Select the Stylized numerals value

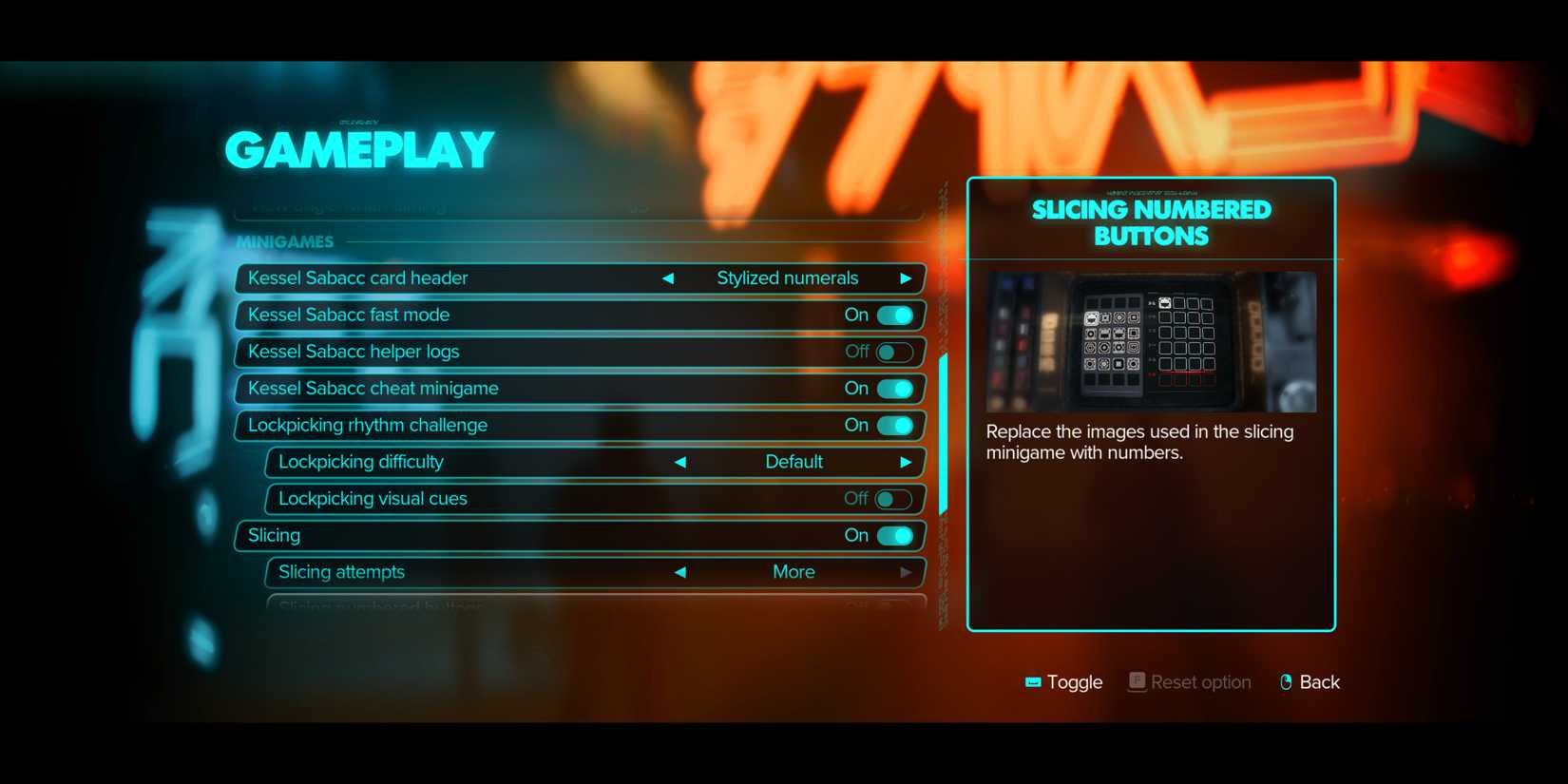coord(787,277)
